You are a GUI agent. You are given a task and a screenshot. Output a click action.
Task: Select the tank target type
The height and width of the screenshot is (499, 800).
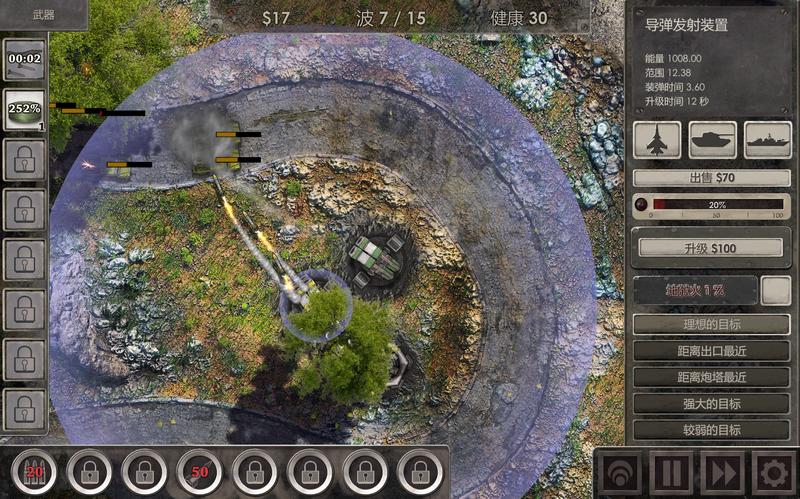pos(712,140)
